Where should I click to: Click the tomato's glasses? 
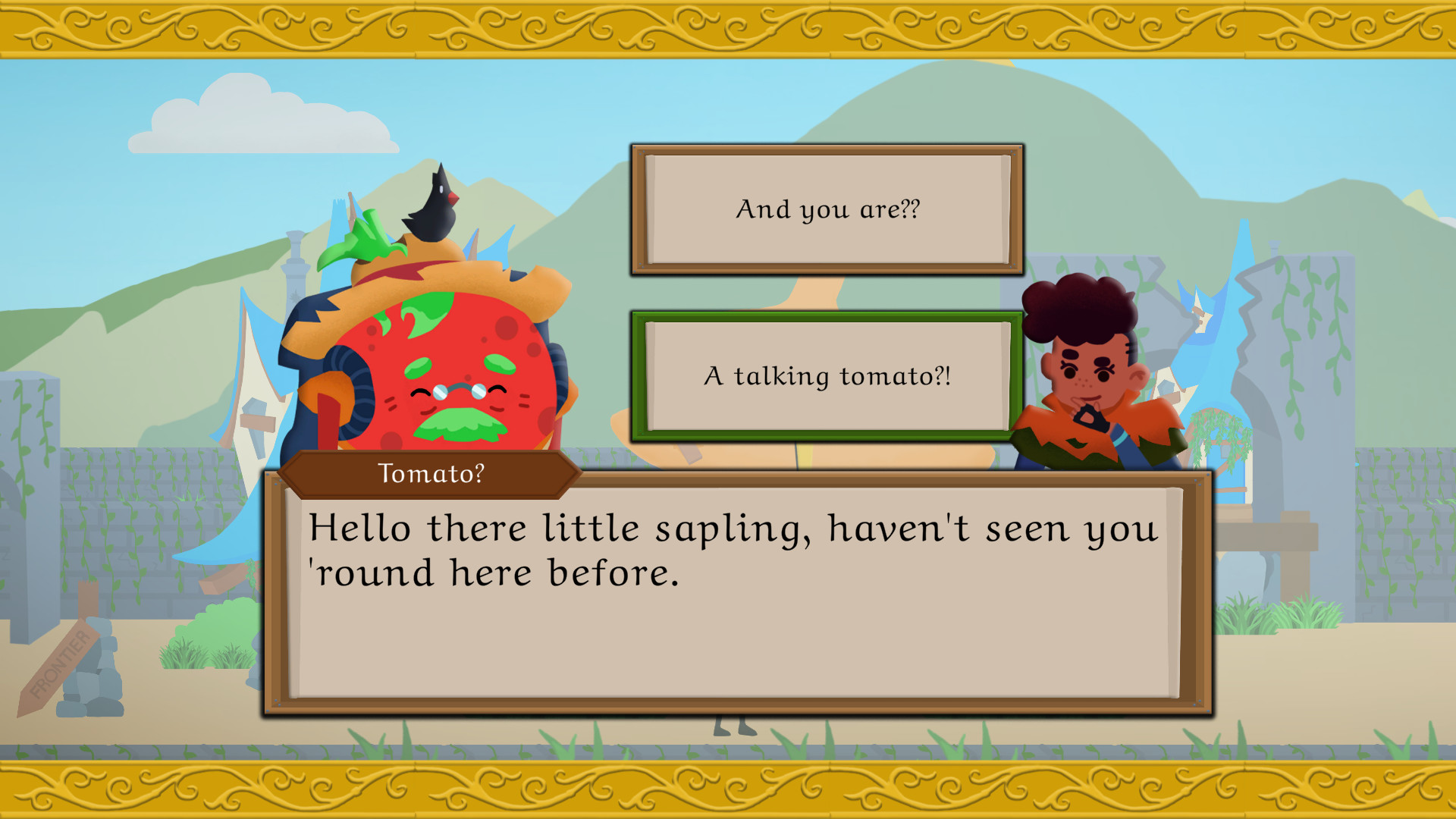(x=458, y=391)
